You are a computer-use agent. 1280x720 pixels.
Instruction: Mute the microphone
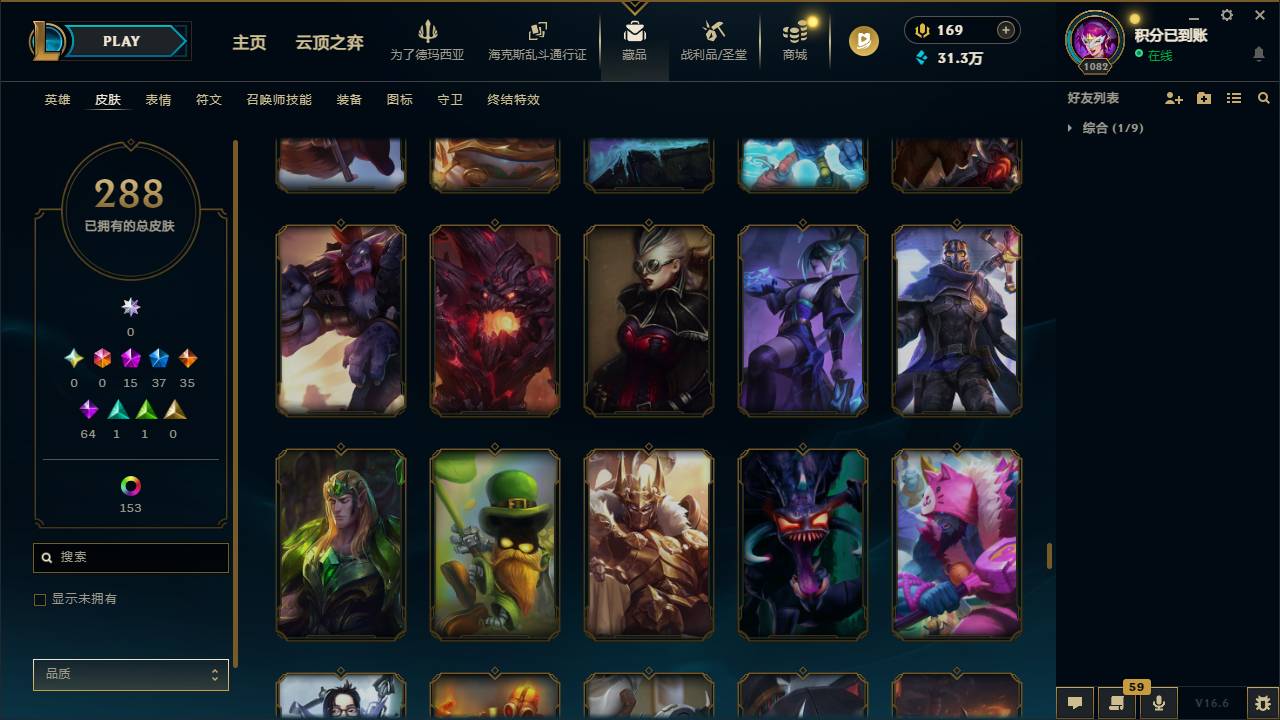tap(1159, 703)
